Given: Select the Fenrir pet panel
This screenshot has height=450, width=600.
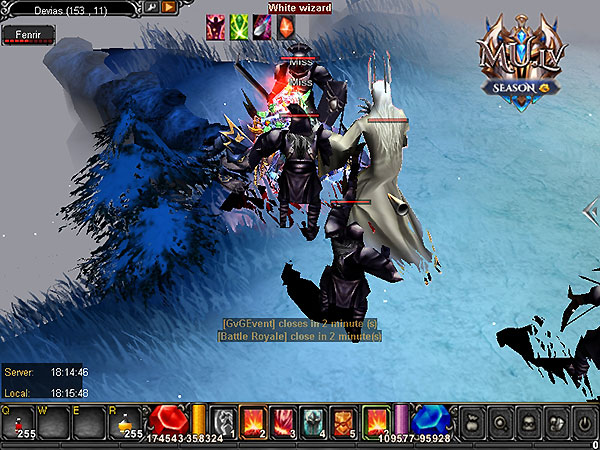Looking at the screenshot, I should tap(28, 34).
